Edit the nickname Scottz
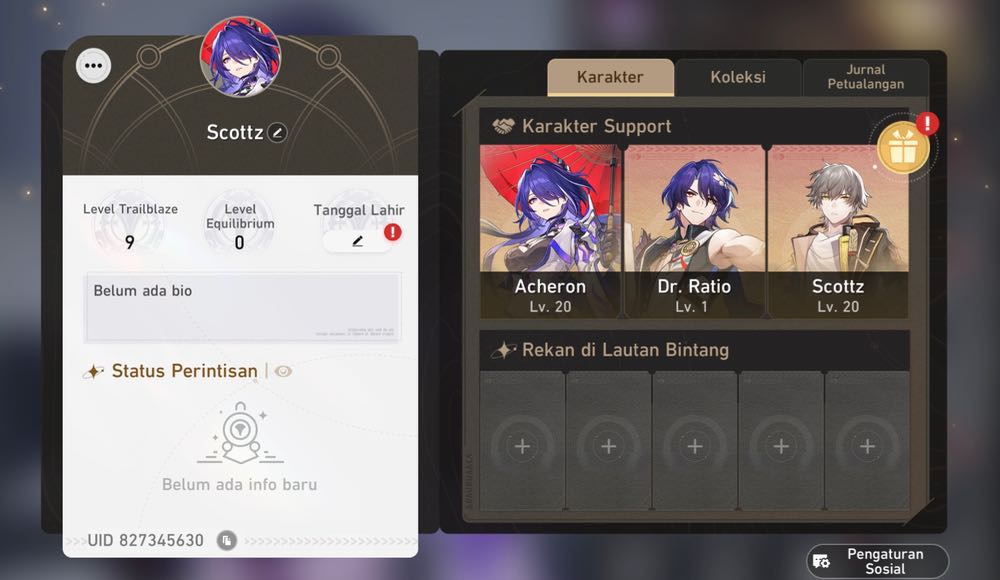 (x=277, y=132)
